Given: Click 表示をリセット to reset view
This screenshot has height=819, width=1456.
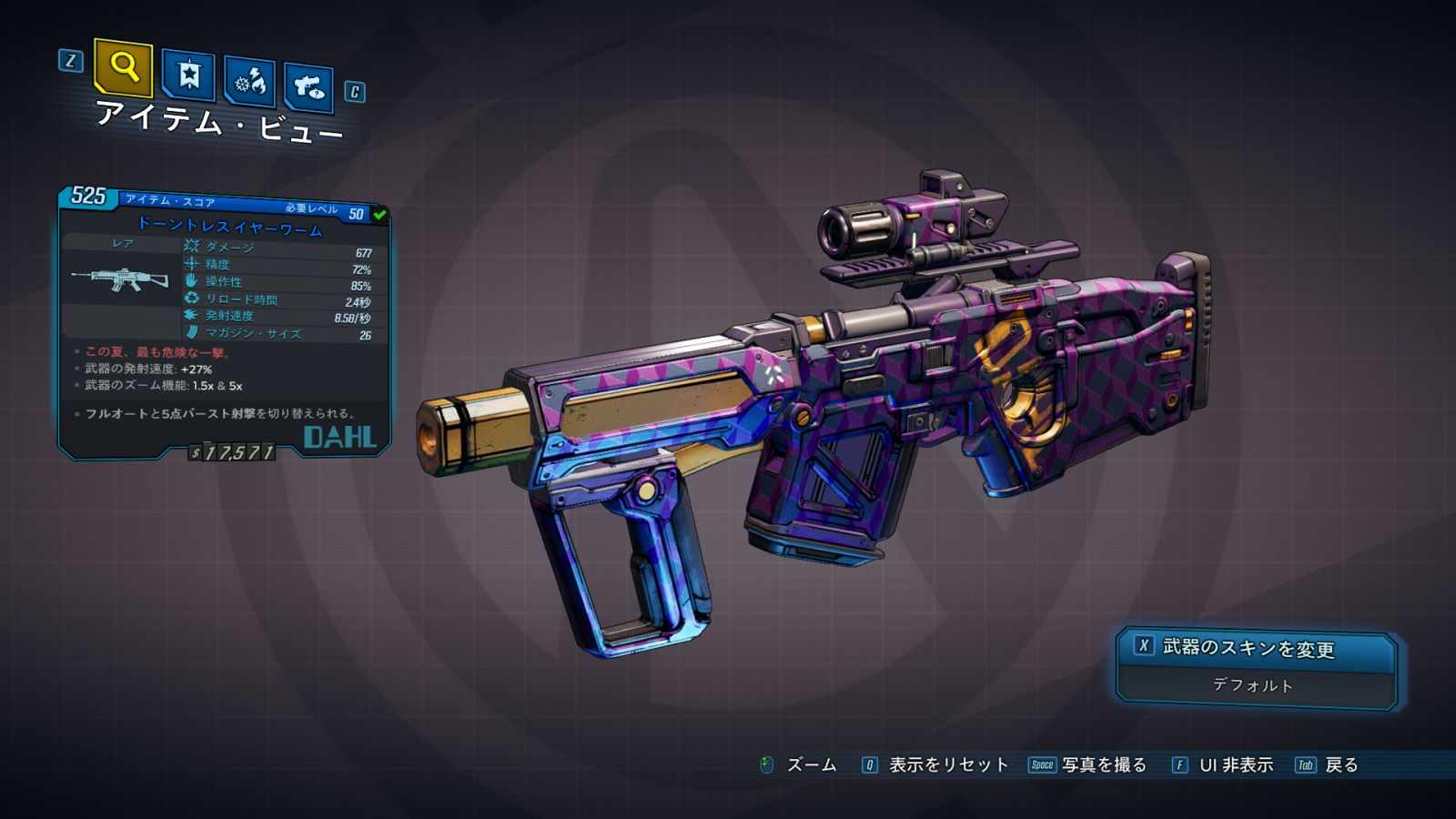Looking at the screenshot, I should (947, 765).
